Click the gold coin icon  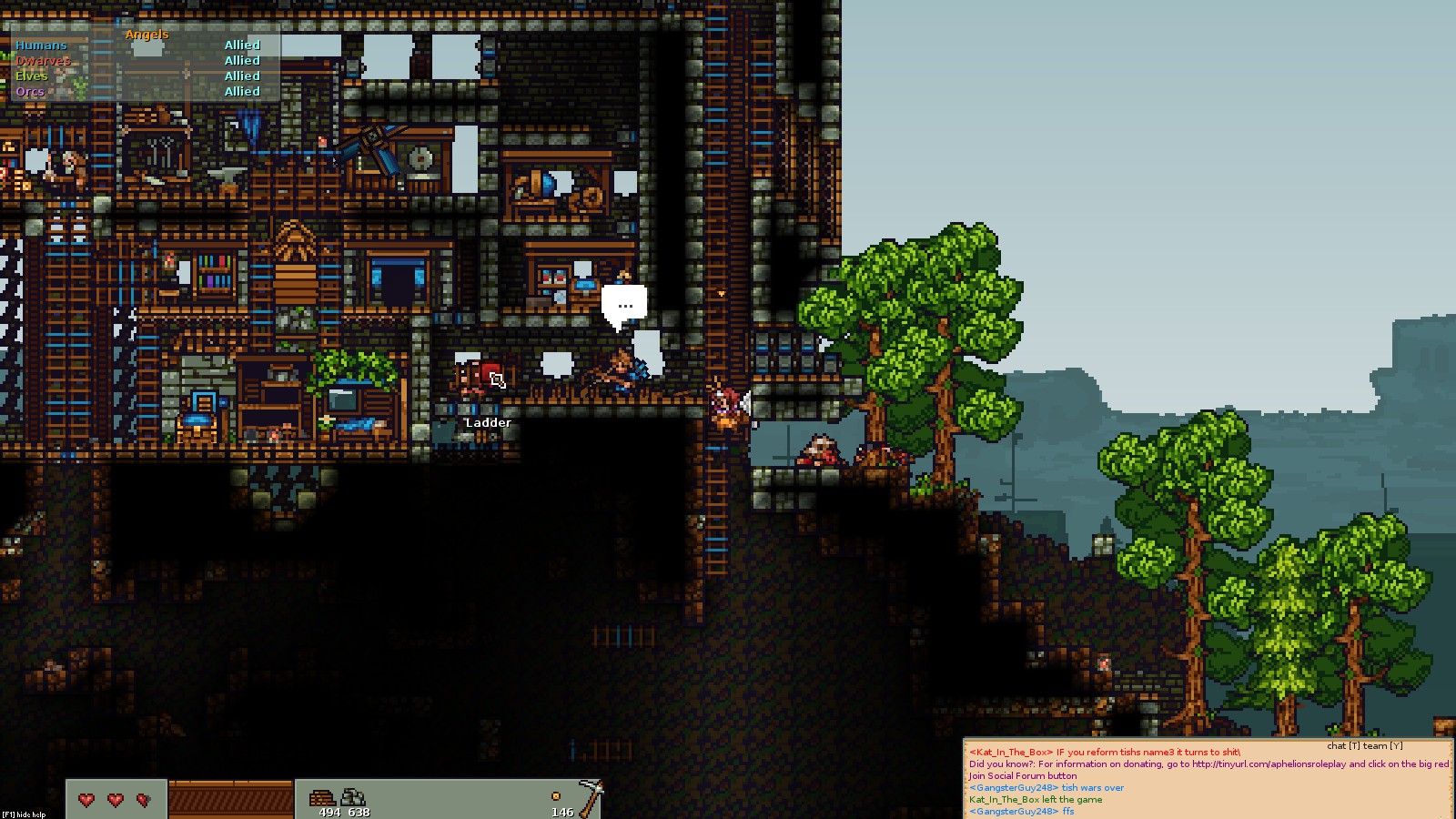pyautogui.click(x=556, y=796)
